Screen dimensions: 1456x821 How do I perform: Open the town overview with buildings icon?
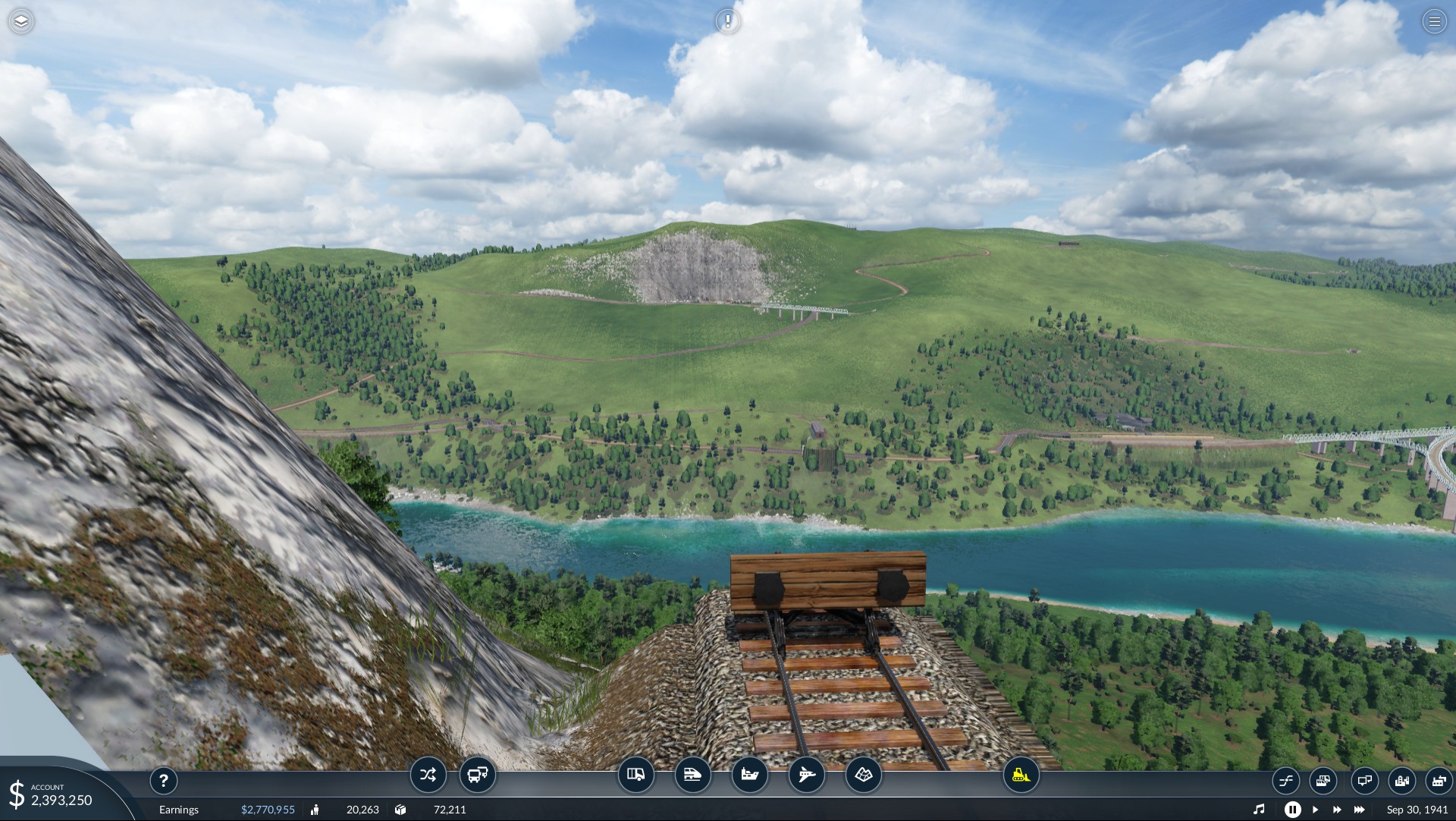click(x=1402, y=780)
